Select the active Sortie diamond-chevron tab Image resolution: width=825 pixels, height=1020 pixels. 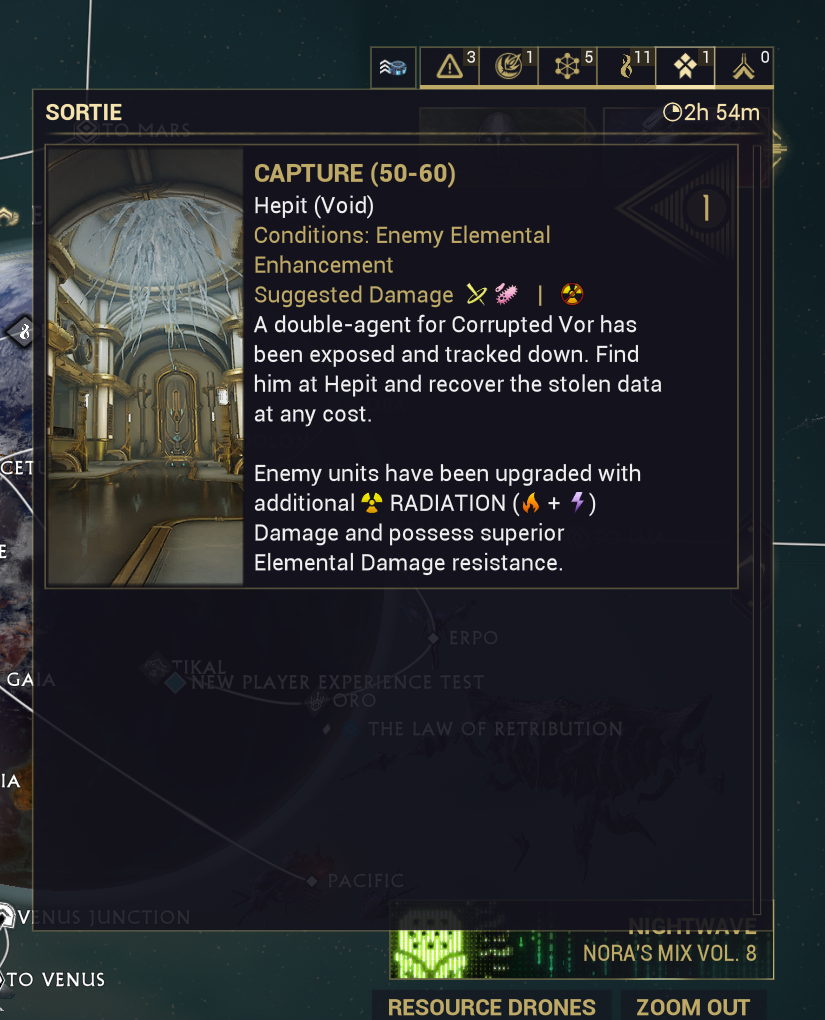686,67
